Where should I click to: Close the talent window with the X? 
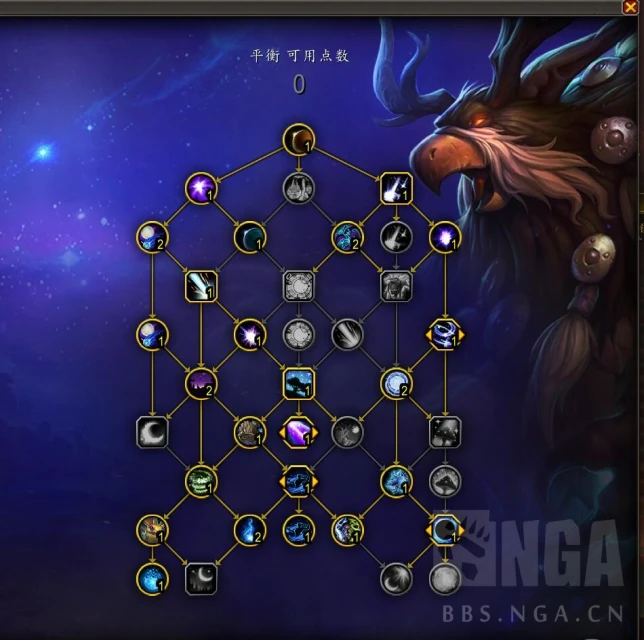click(629, 7)
